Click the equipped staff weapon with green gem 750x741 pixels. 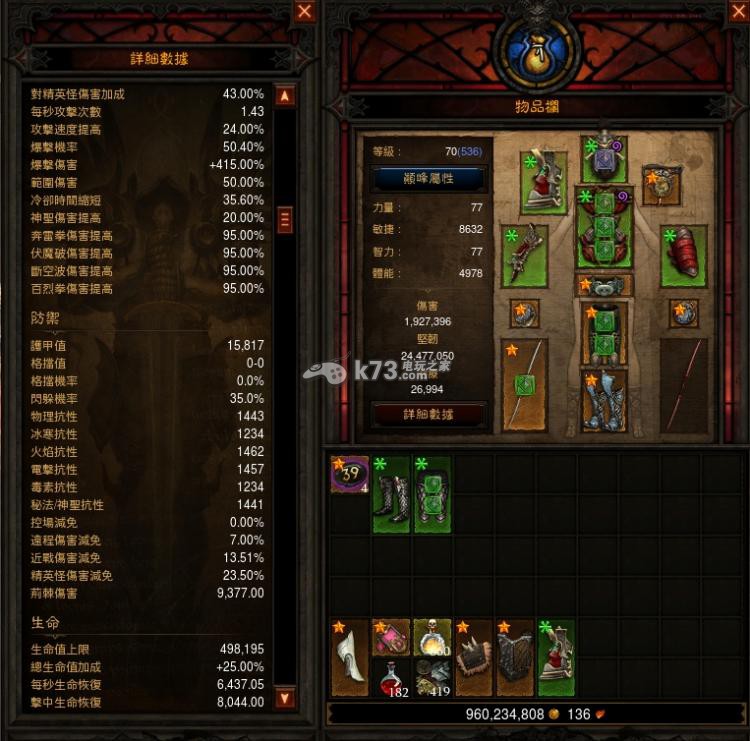pyautogui.click(x=524, y=385)
